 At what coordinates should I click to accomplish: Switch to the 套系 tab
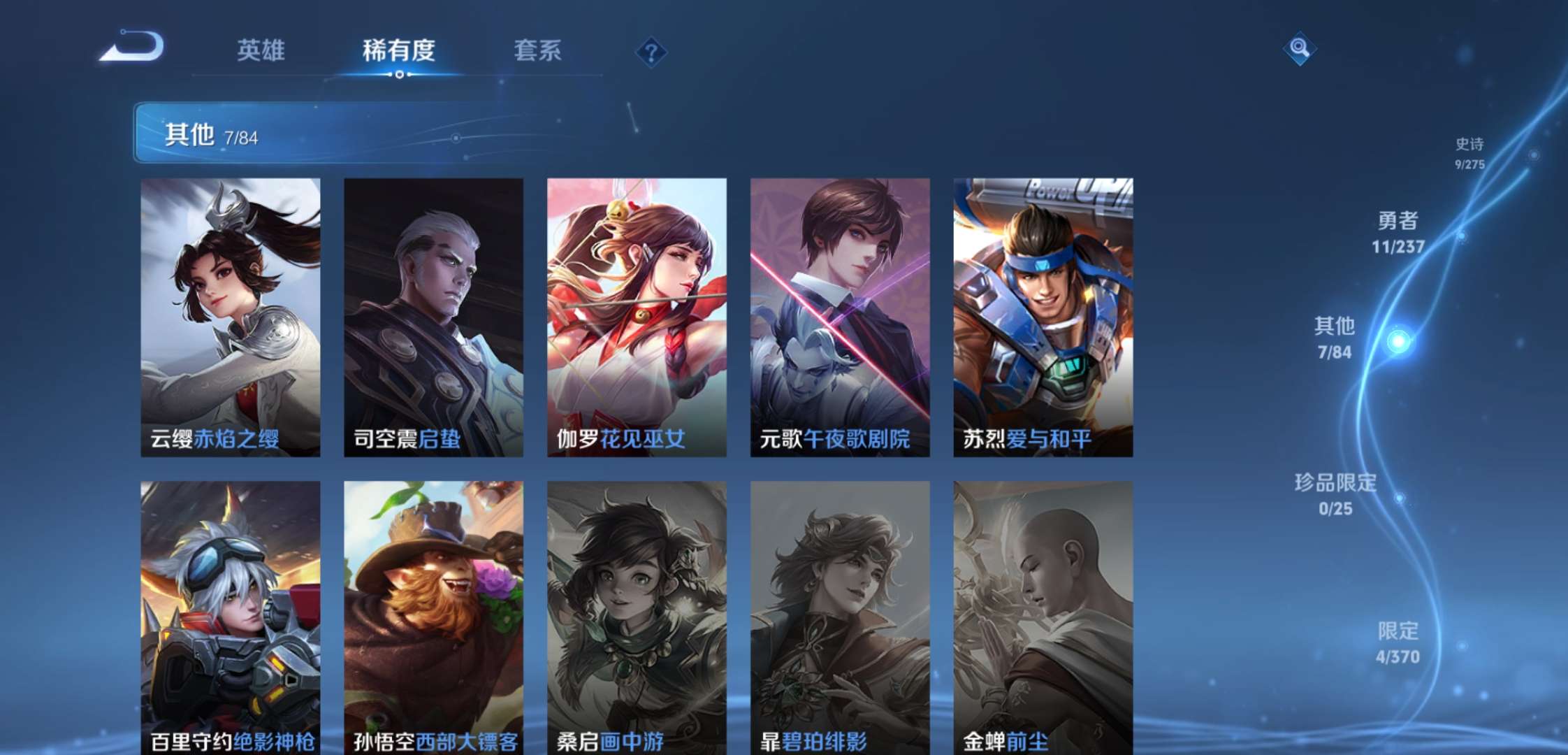[x=538, y=51]
